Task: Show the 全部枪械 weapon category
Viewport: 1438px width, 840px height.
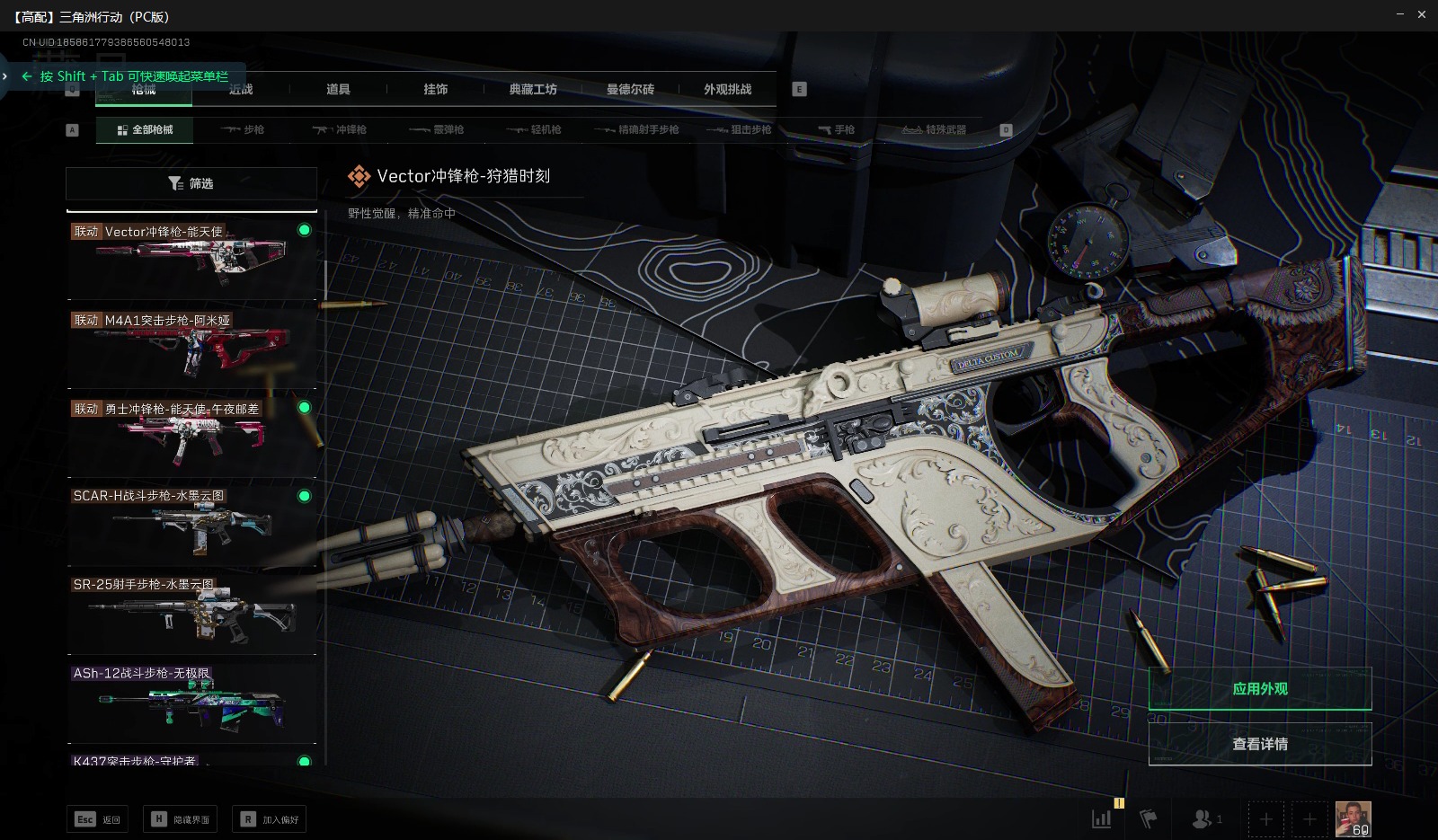Action: click(145, 129)
